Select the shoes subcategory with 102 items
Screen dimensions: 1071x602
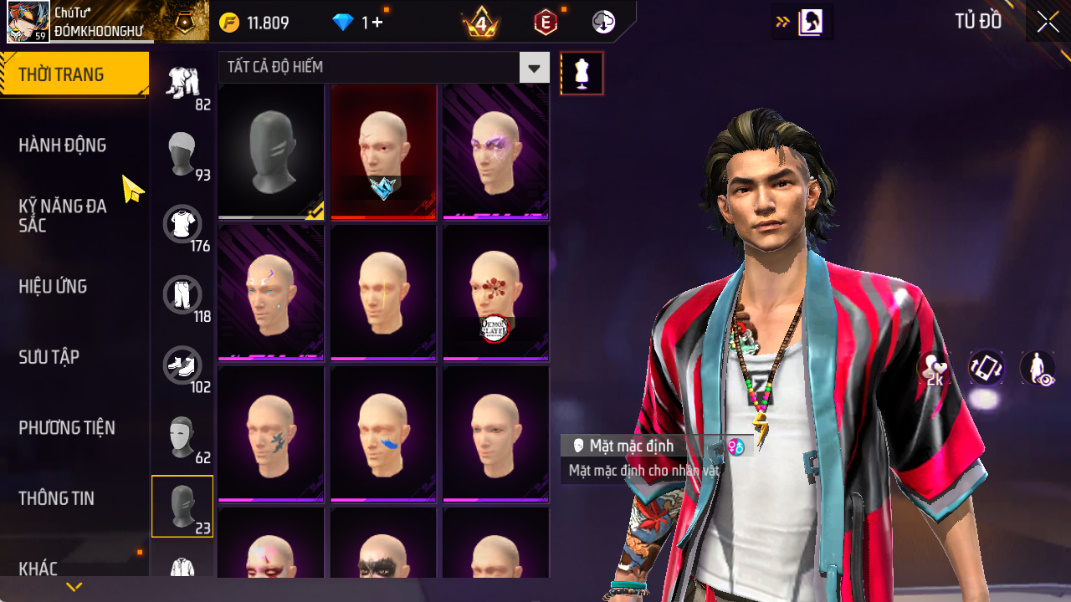point(182,366)
